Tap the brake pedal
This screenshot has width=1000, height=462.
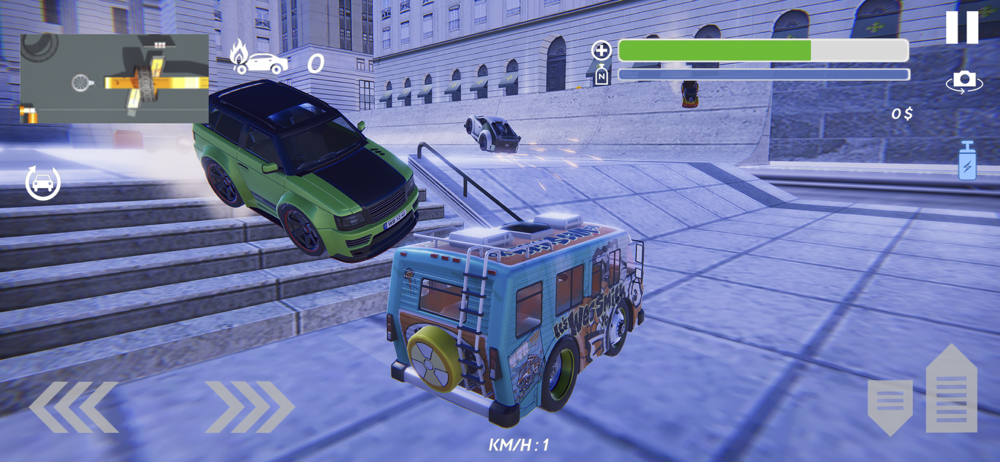[889, 406]
